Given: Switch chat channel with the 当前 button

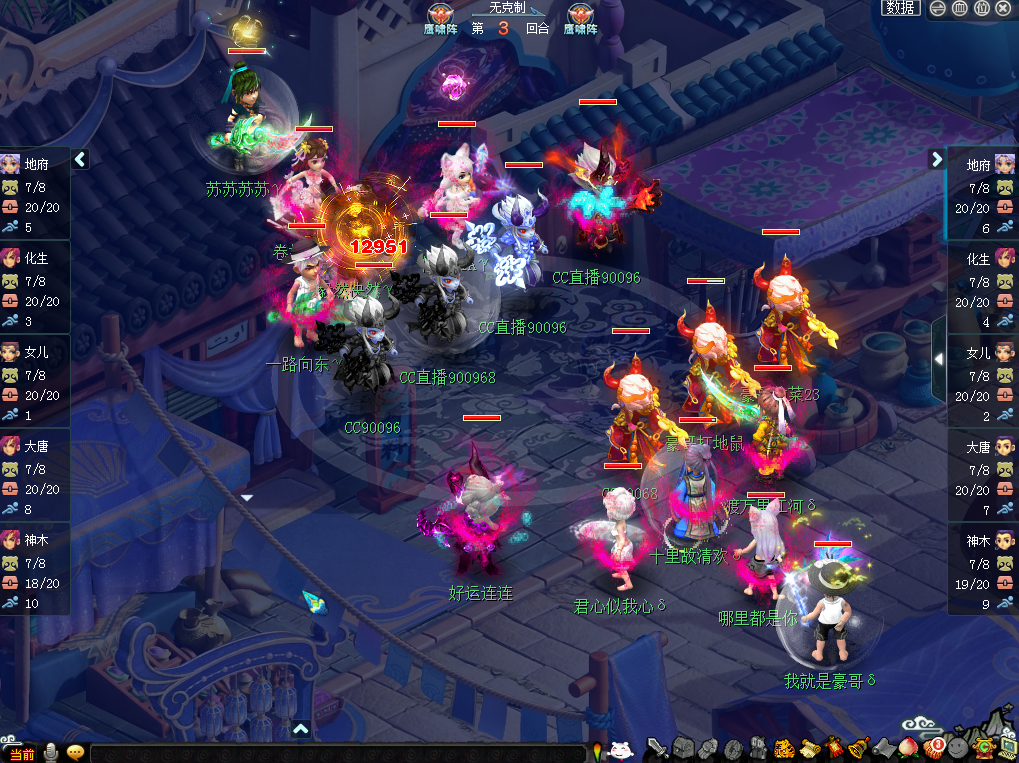Looking at the screenshot, I should [21, 753].
